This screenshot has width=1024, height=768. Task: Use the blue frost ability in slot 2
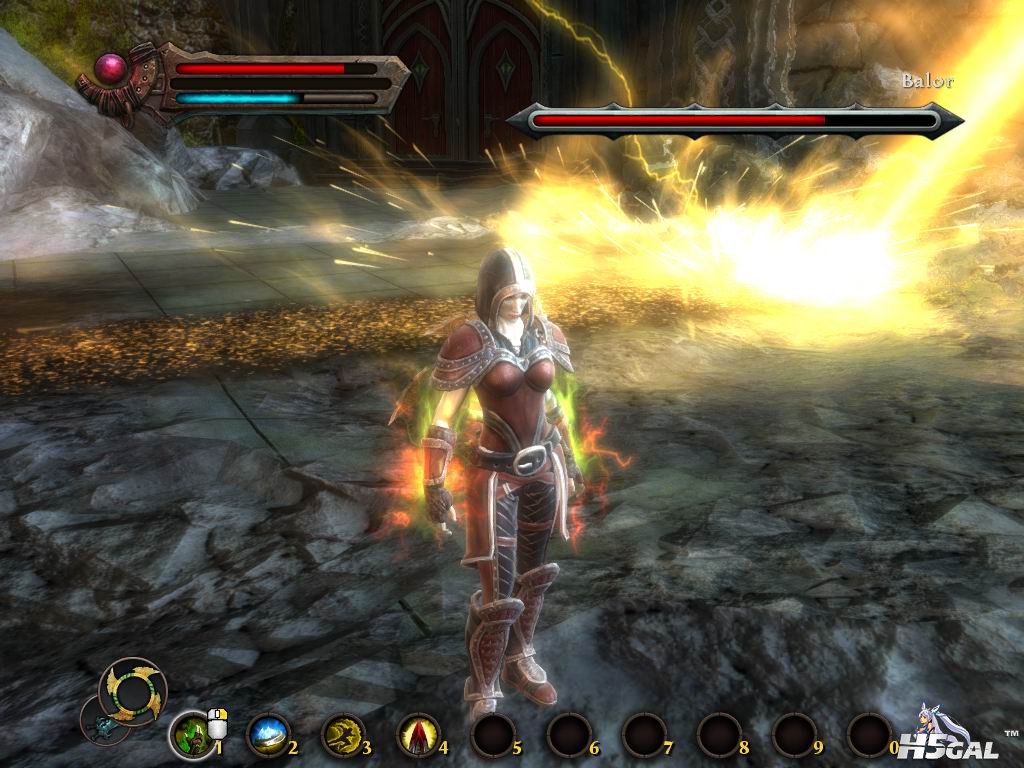click(267, 735)
